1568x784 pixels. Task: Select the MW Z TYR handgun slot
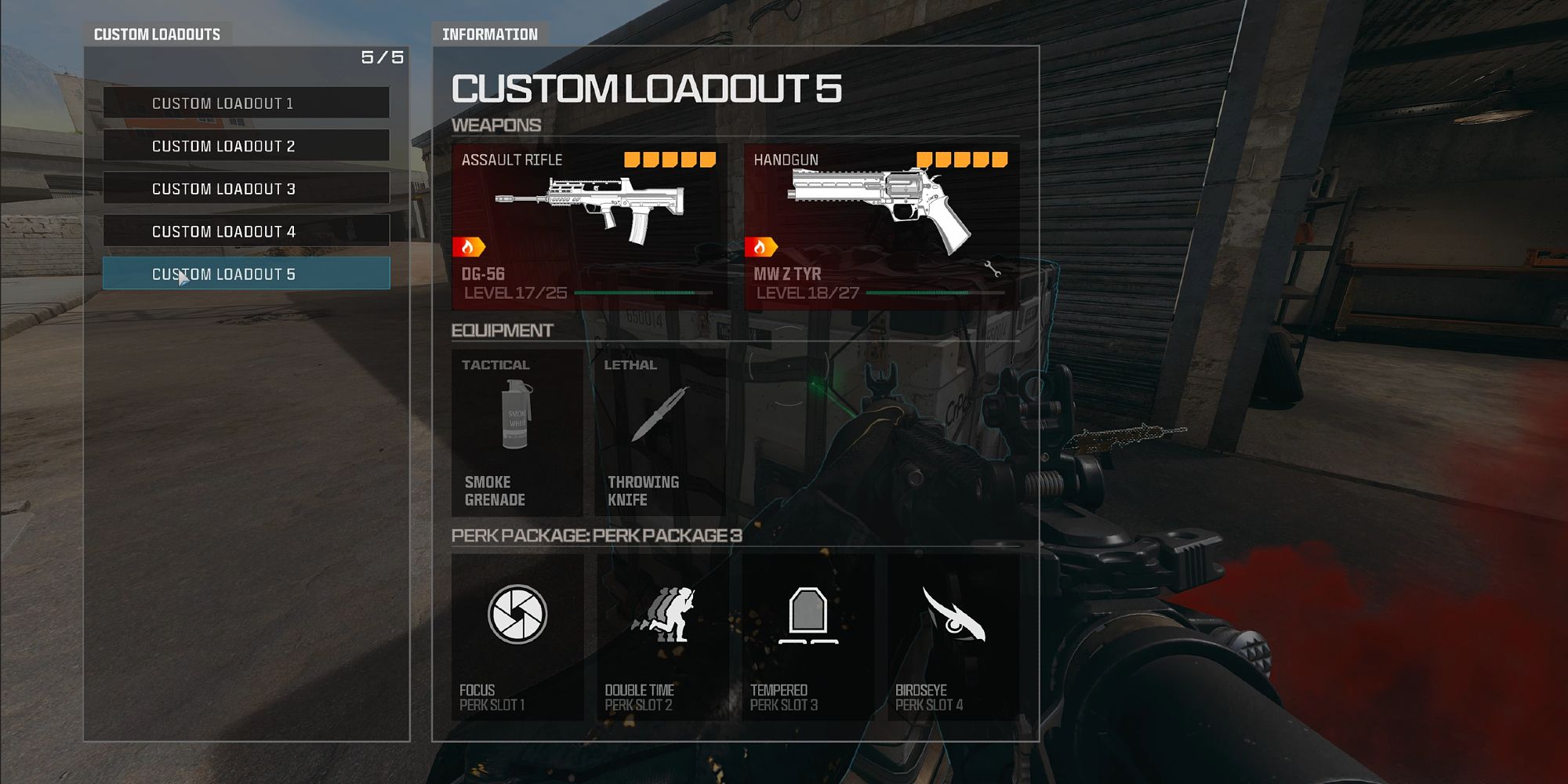(881, 226)
